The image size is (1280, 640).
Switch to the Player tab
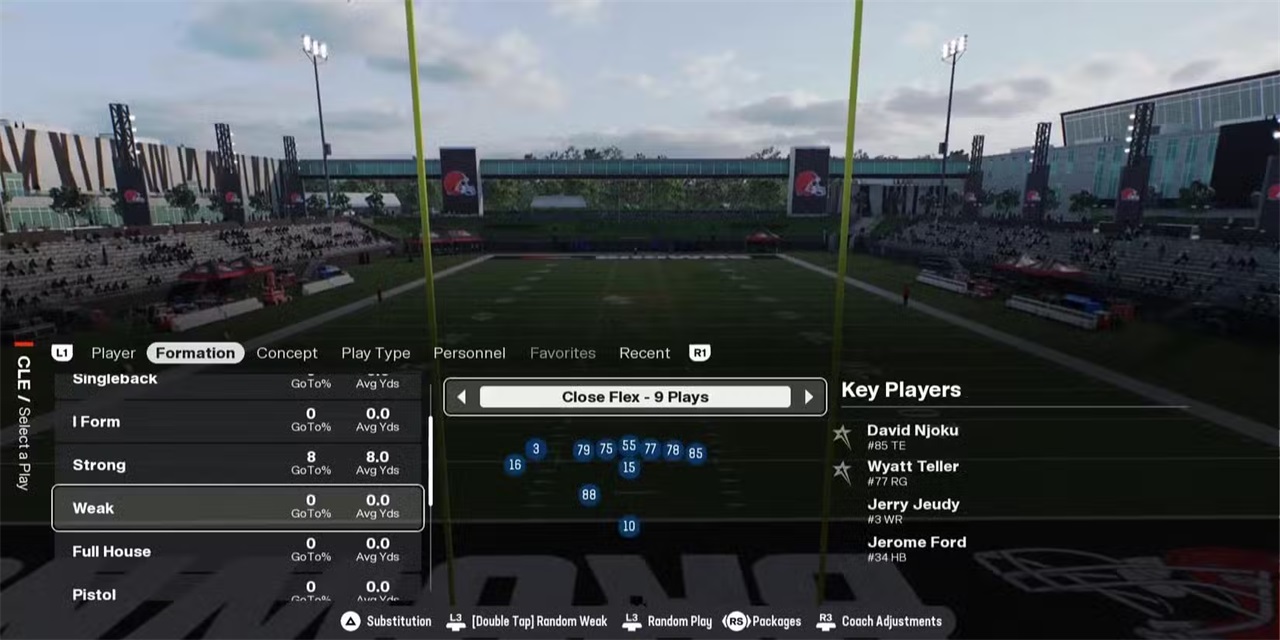pos(113,353)
